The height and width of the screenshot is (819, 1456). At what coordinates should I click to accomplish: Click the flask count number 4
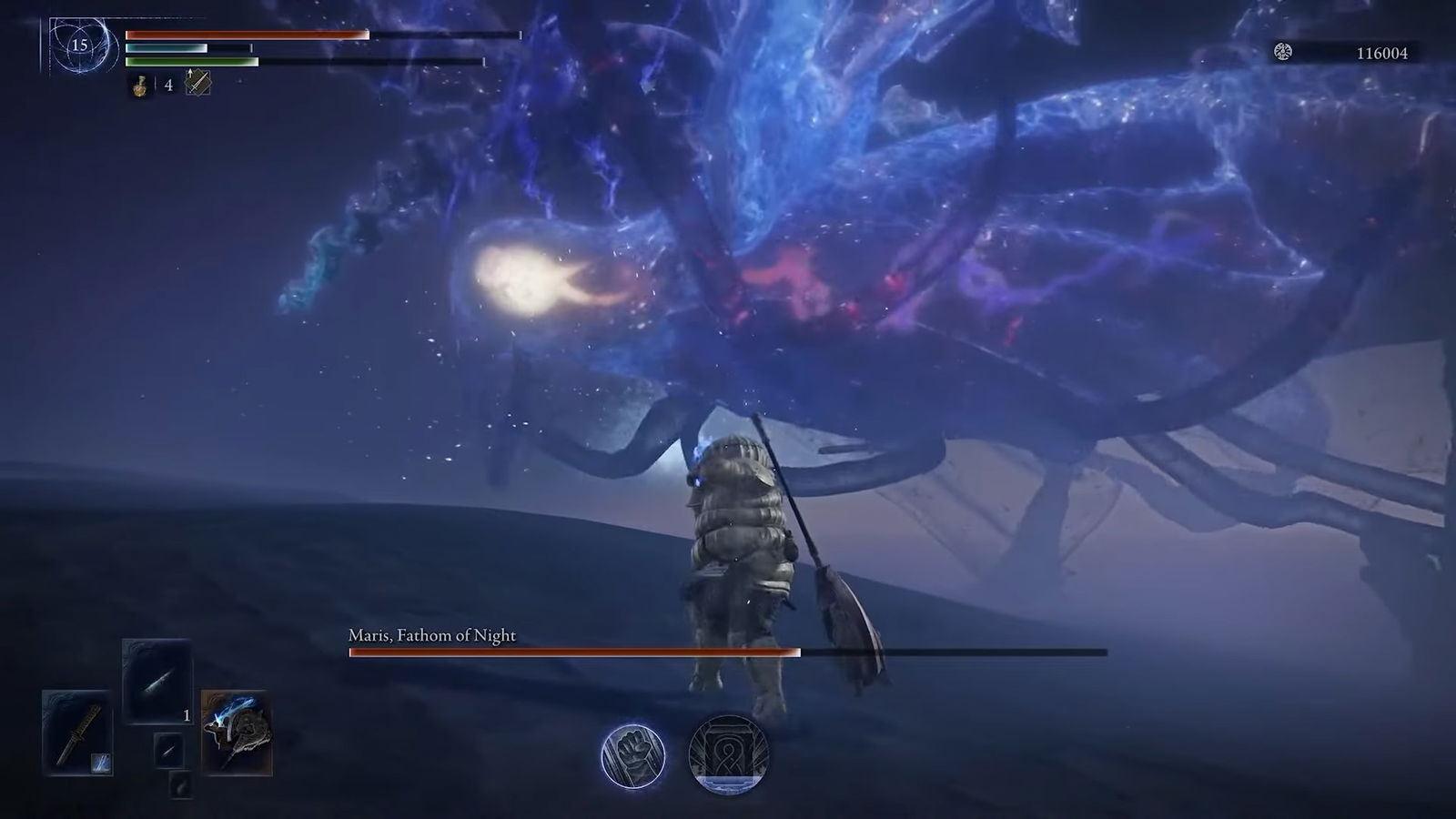[x=169, y=85]
